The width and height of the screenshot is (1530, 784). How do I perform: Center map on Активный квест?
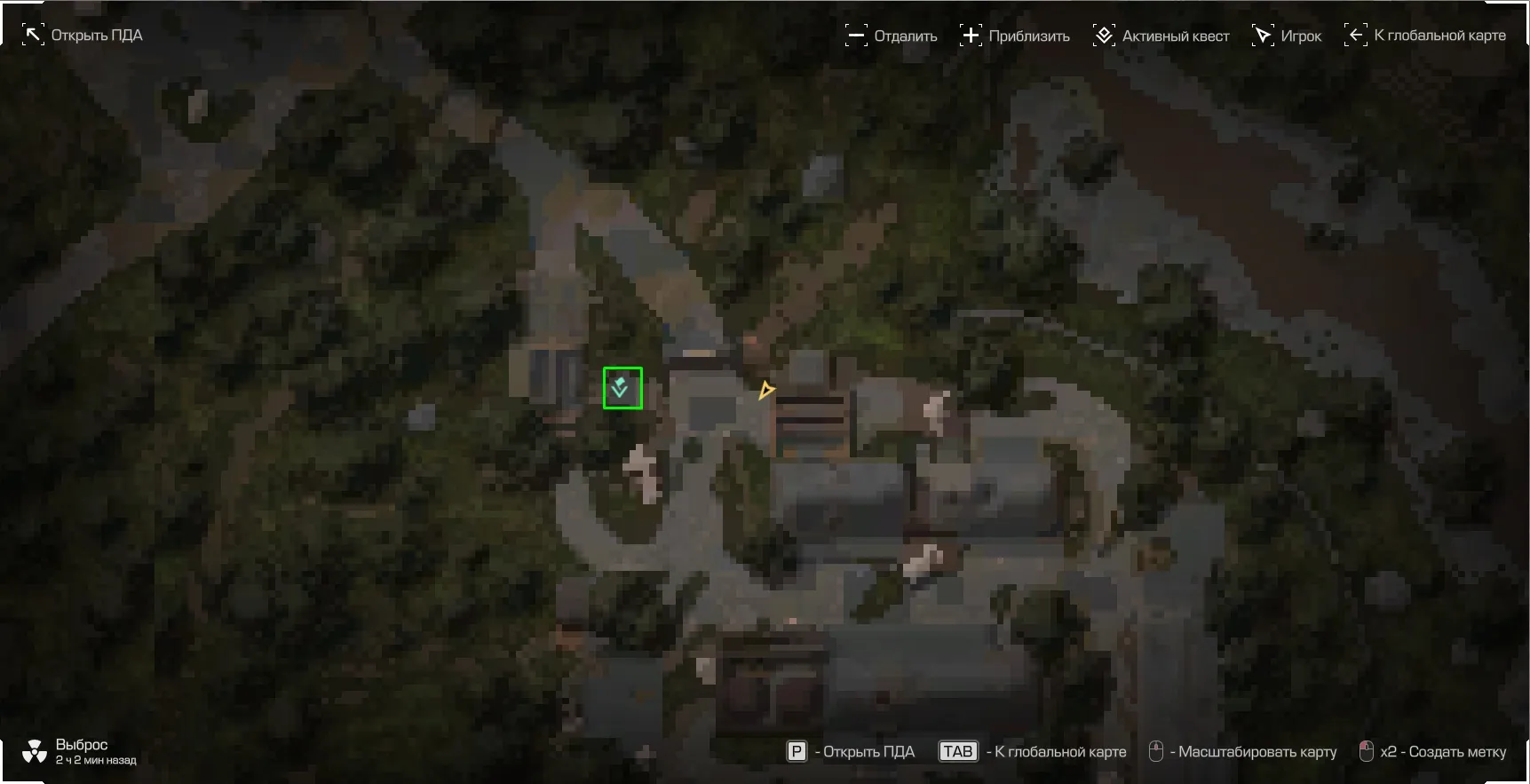[x=1161, y=36]
